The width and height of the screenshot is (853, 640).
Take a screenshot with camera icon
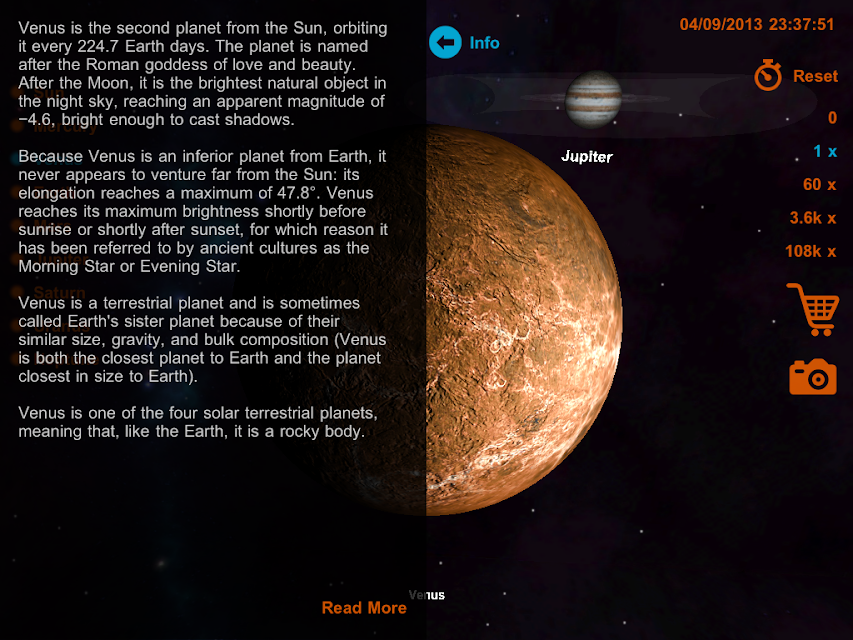[x=812, y=377]
